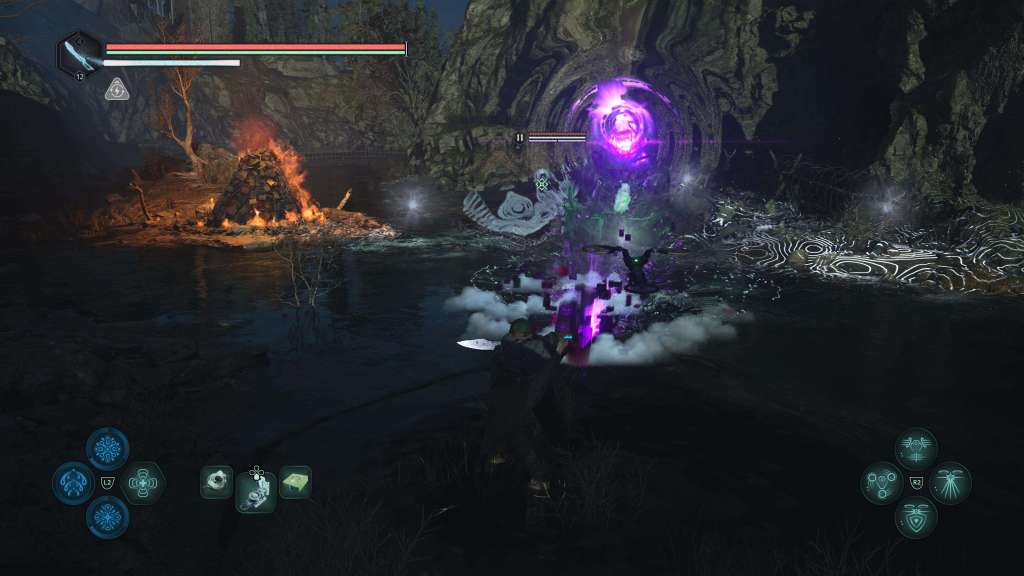Activate the three-orb cluster skill
Viewport: 1024px width, 576px height.
(x=882, y=483)
